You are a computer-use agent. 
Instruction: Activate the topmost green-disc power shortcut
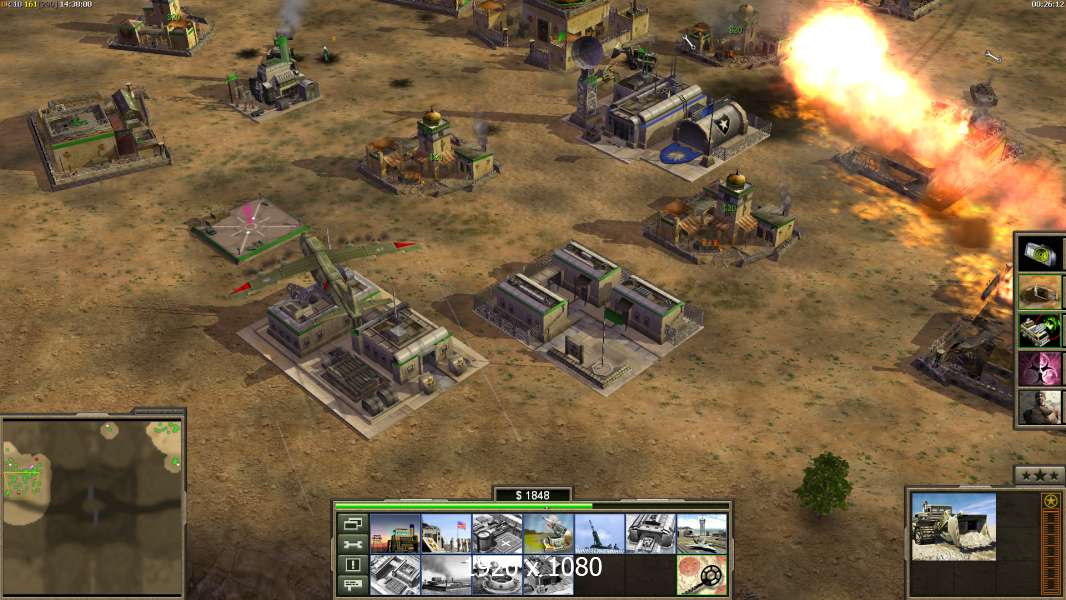pyautogui.click(x=1041, y=253)
